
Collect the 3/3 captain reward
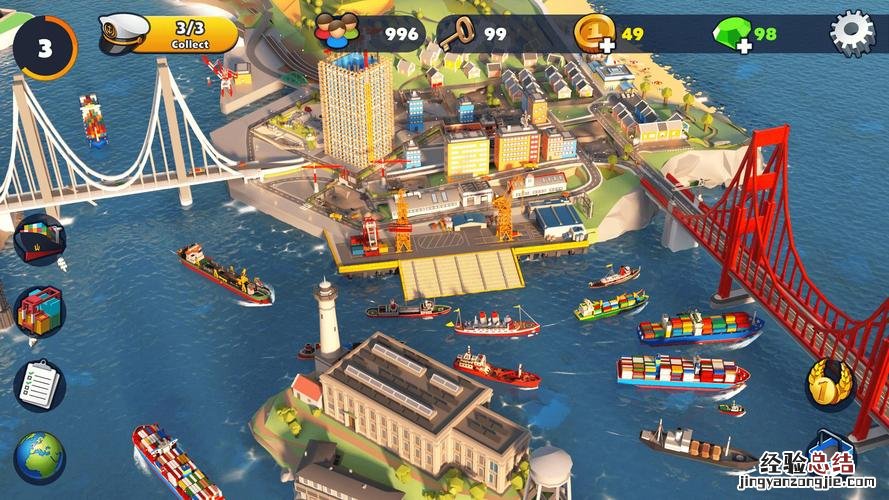(188, 34)
